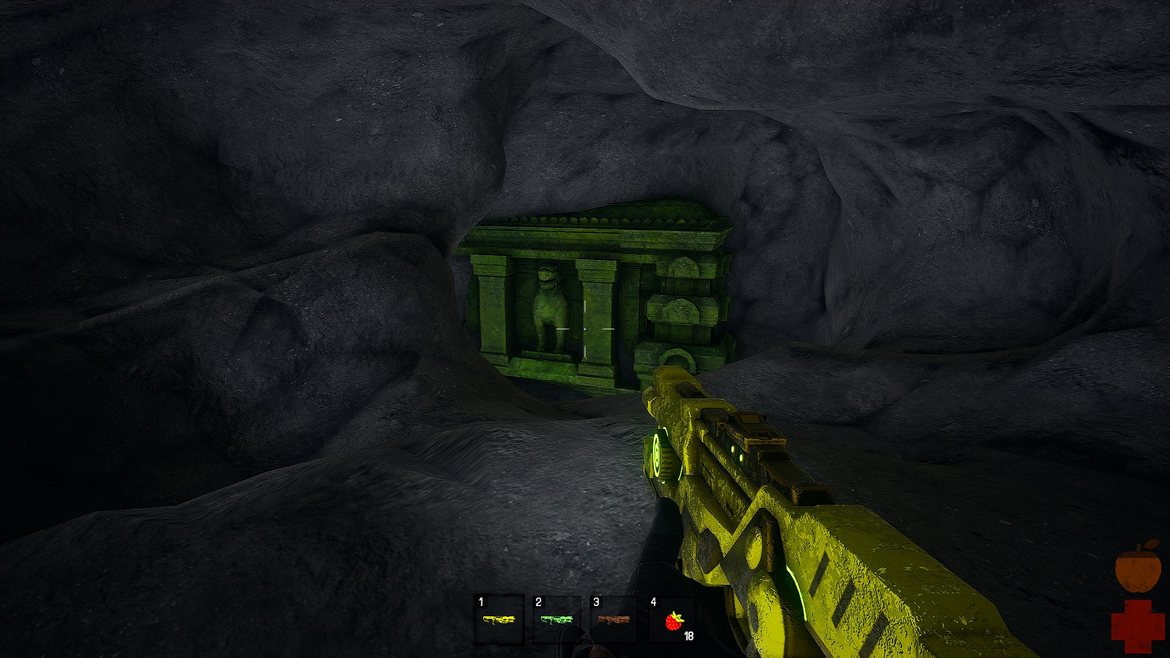Choose the strawberry stack in slot 4
This screenshot has height=658, width=1170.
click(672, 620)
